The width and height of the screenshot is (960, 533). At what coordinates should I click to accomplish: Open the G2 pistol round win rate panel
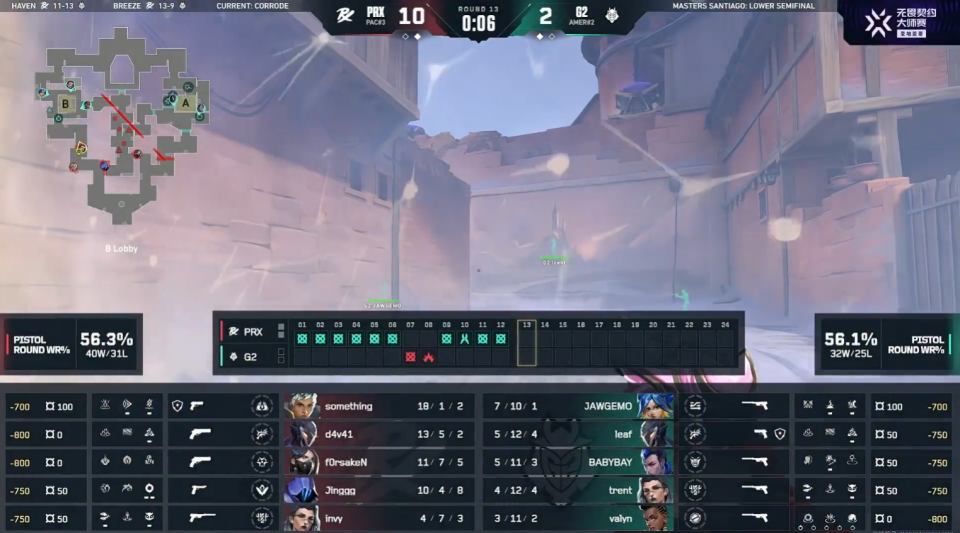(886, 344)
